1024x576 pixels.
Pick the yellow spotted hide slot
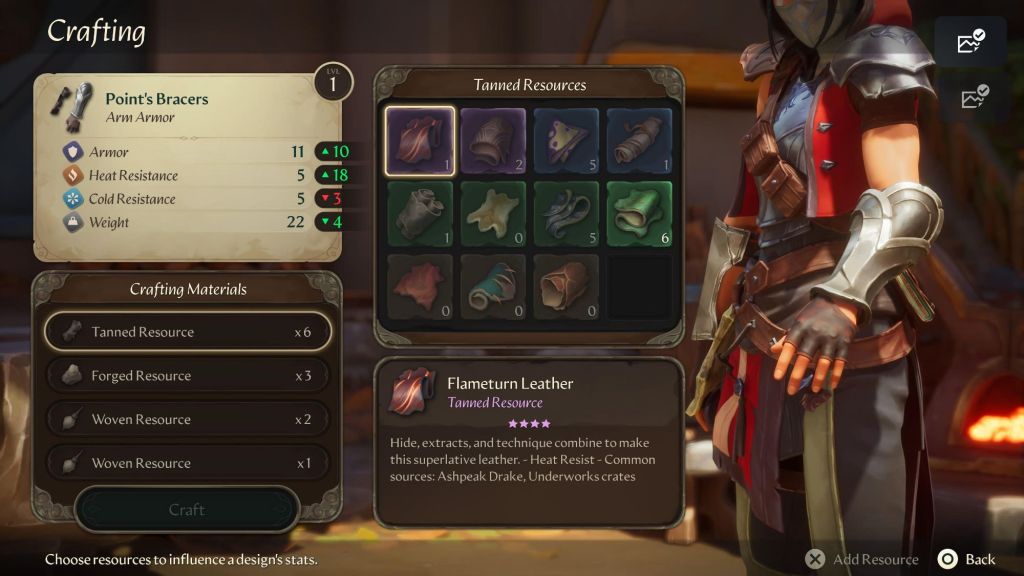point(566,141)
